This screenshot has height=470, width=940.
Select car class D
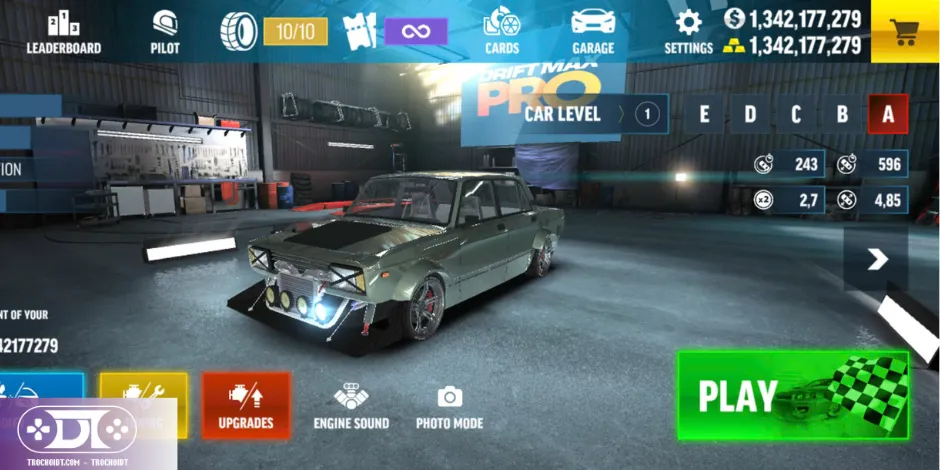(x=750, y=114)
